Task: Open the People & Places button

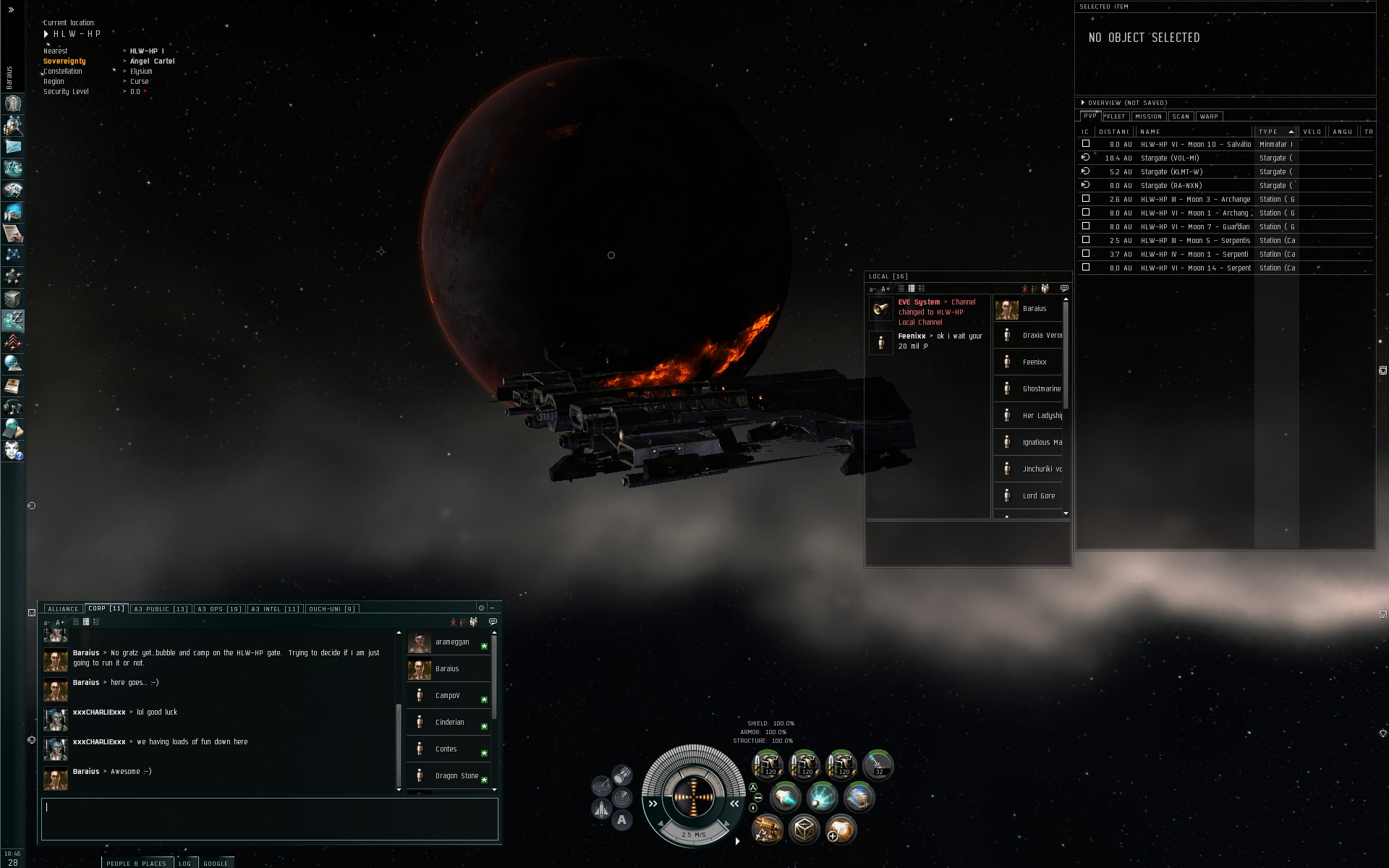Action: coord(136,863)
